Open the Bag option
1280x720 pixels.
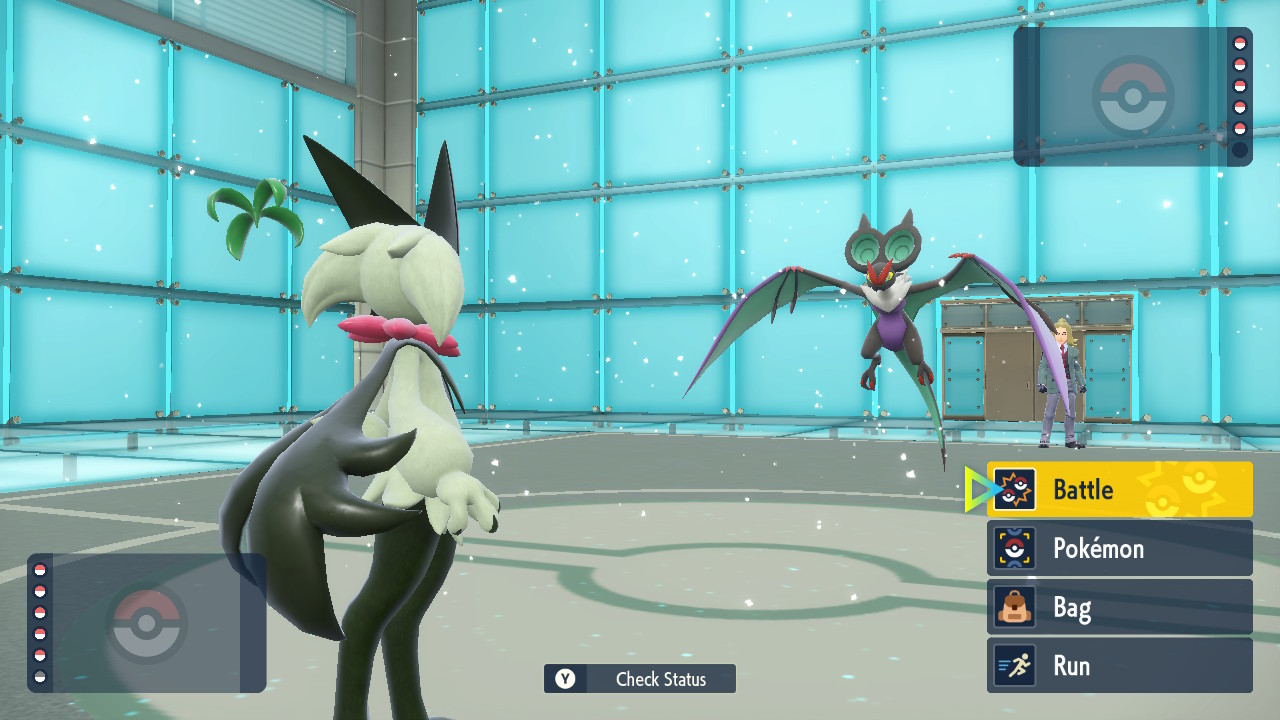coord(1119,607)
